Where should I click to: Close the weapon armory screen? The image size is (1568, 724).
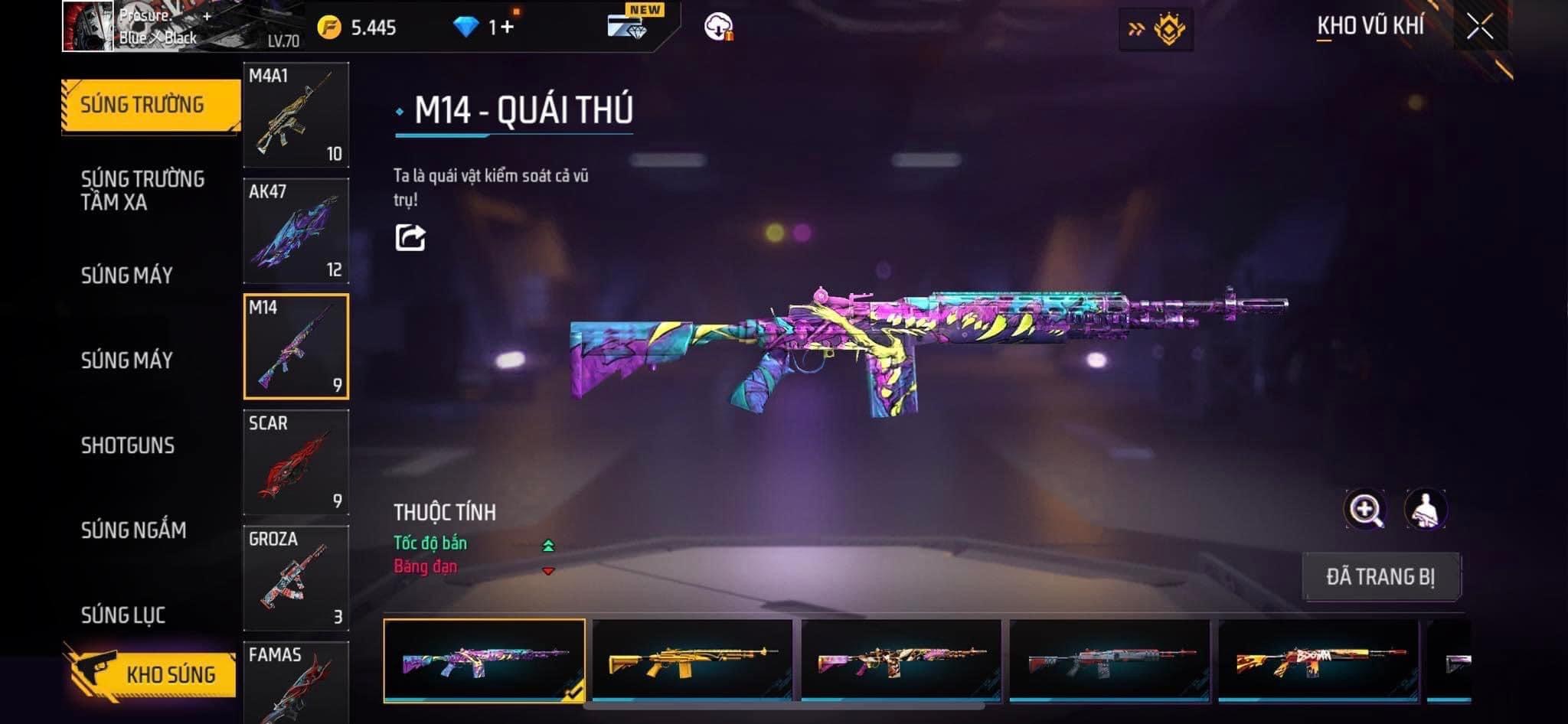point(1480,28)
